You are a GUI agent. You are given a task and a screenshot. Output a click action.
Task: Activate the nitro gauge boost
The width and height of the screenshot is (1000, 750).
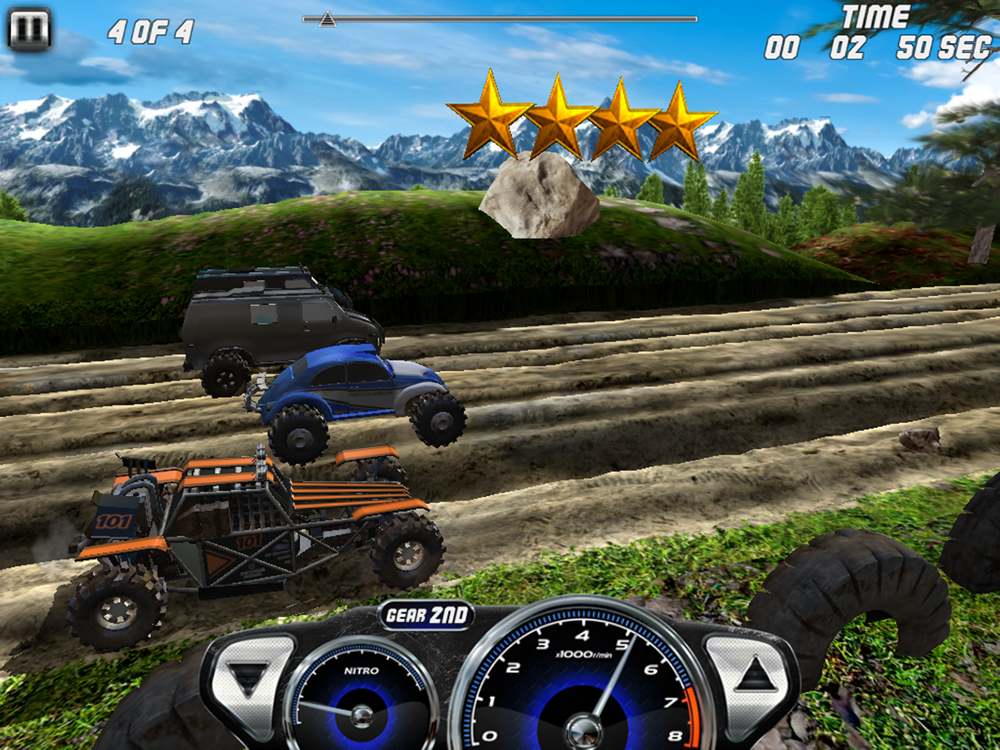pos(360,702)
